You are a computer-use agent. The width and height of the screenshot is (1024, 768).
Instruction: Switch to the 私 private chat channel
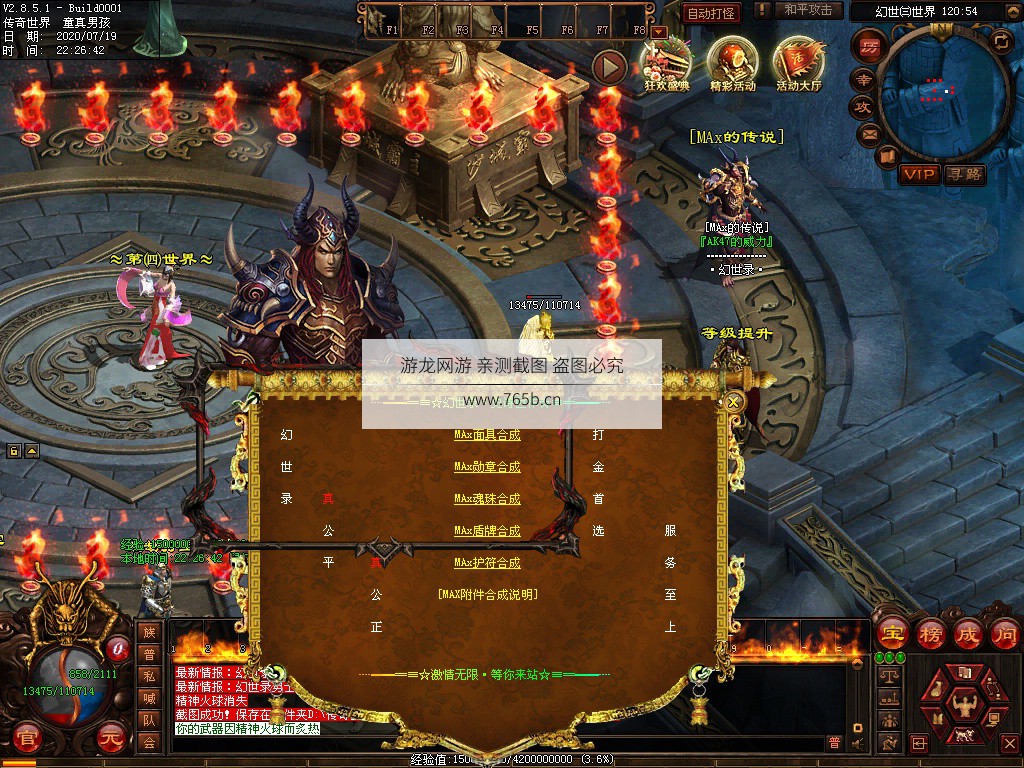tap(149, 676)
